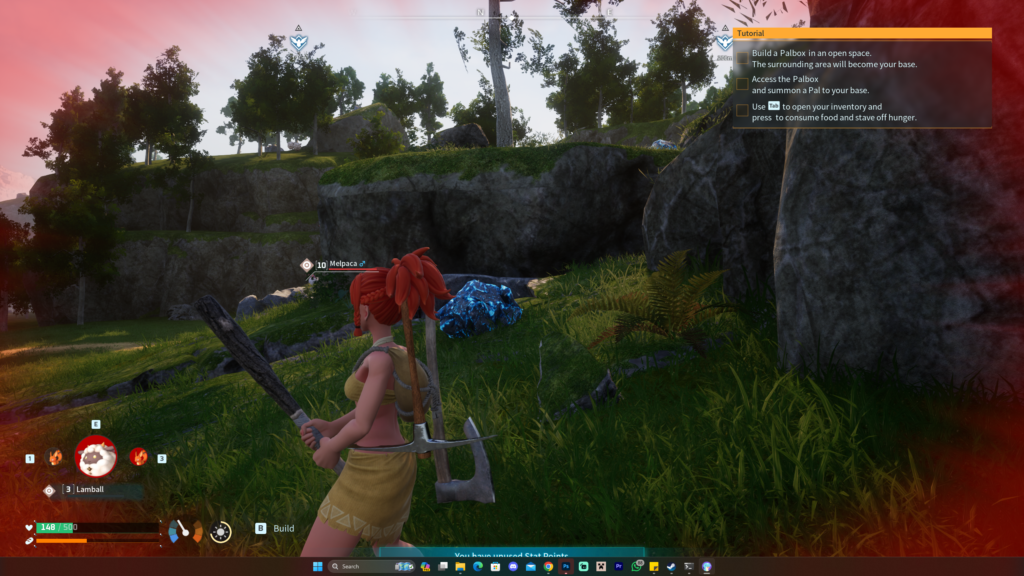Select the 'Build a Palbox' tutorial objective
Viewport: 1024px width, 576px height.
(x=834, y=59)
